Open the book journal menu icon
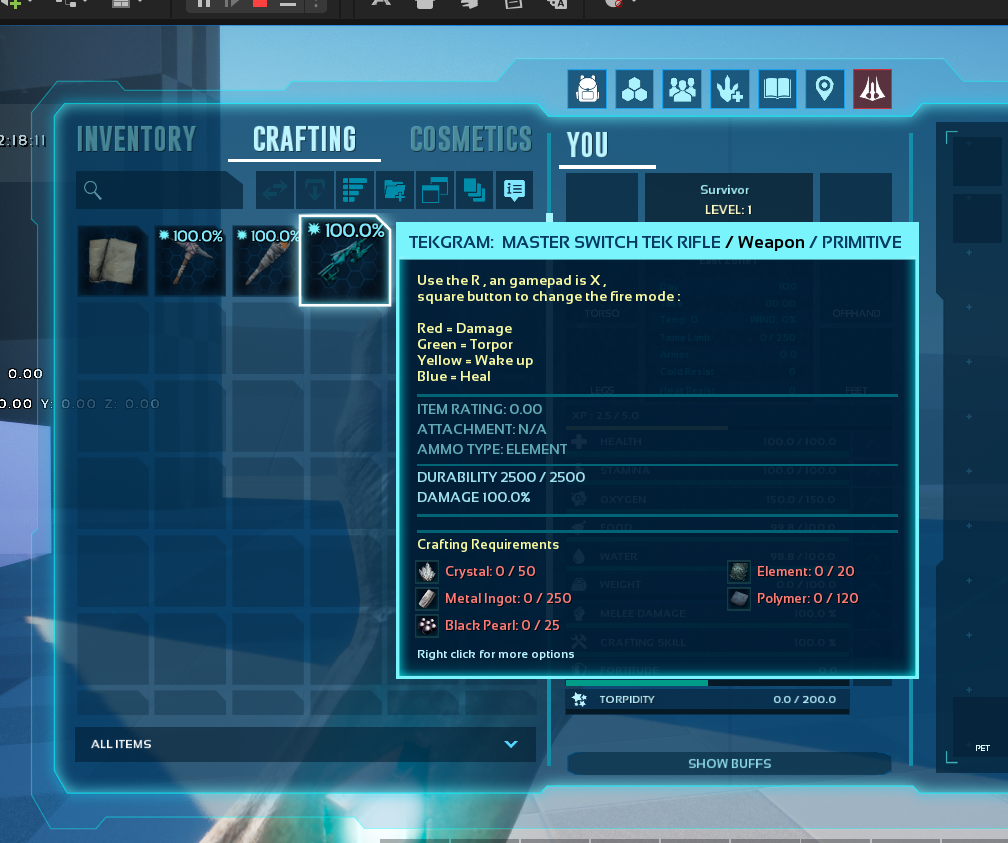 [x=777, y=90]
